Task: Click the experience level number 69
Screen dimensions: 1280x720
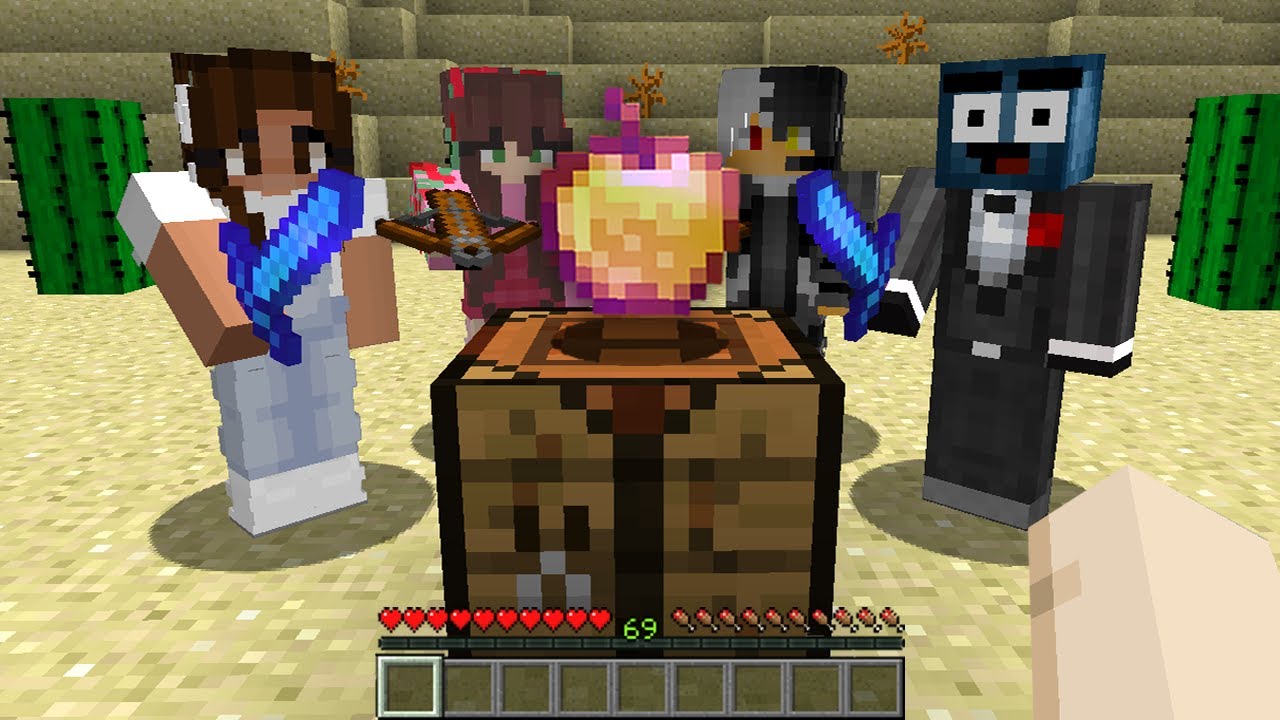Action: point(641,630)
